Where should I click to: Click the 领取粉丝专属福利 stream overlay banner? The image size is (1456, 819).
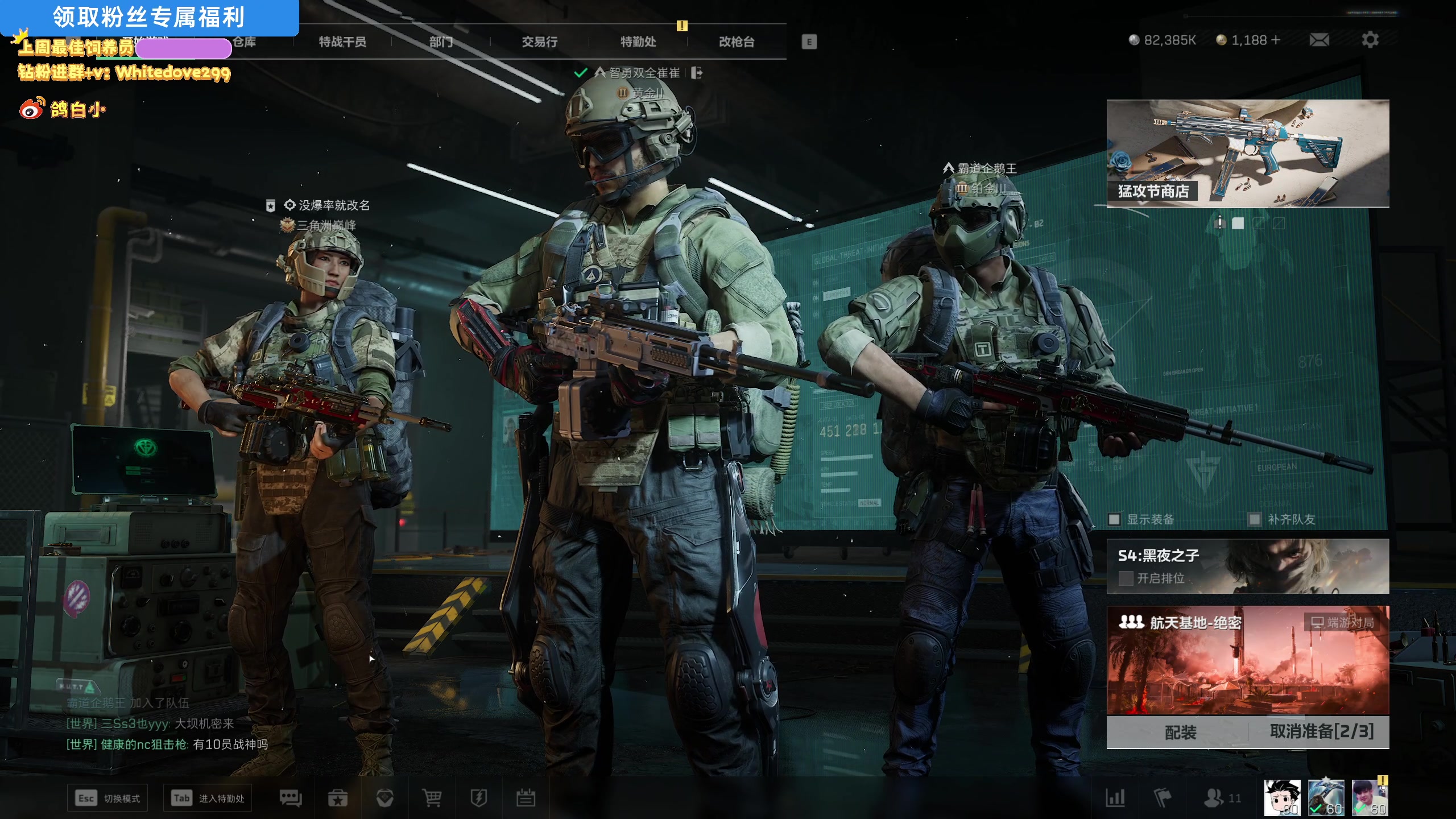click(149, 17)
